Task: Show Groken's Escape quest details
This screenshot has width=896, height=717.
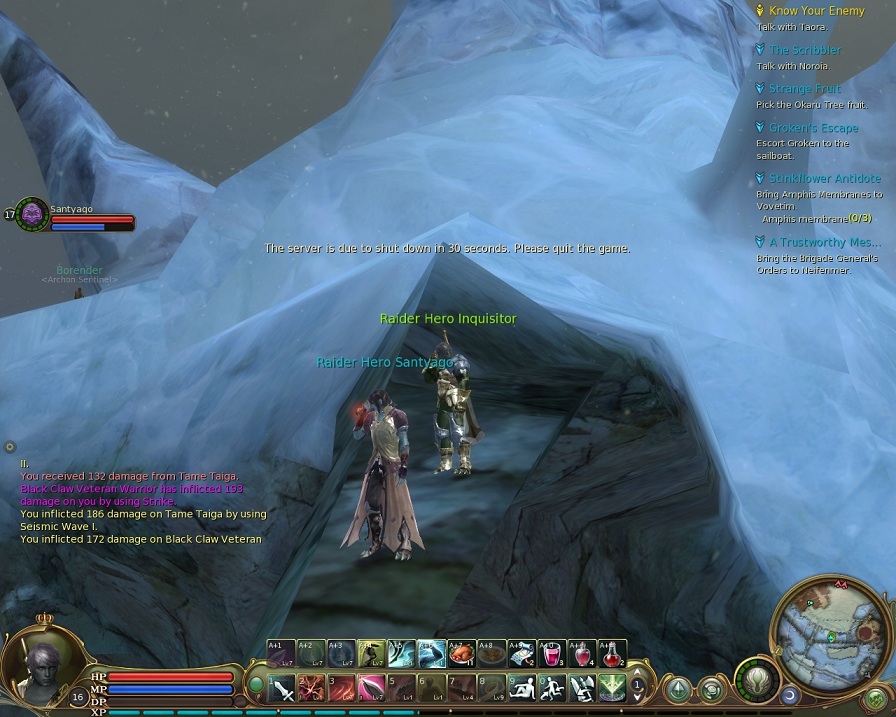Action: pyautogui.click(x=813, y=128)
